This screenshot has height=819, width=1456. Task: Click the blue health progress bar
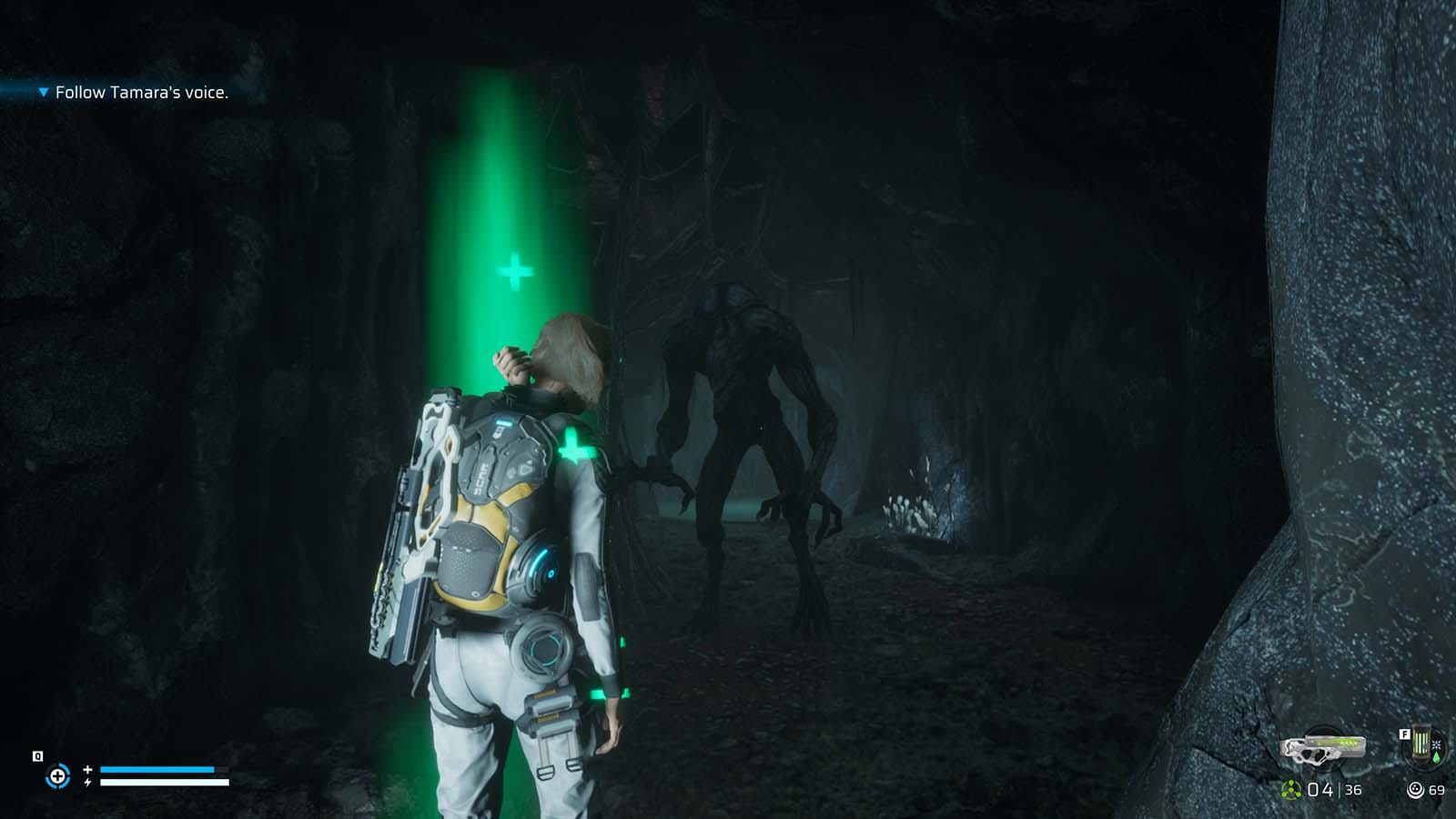point(157,771)
